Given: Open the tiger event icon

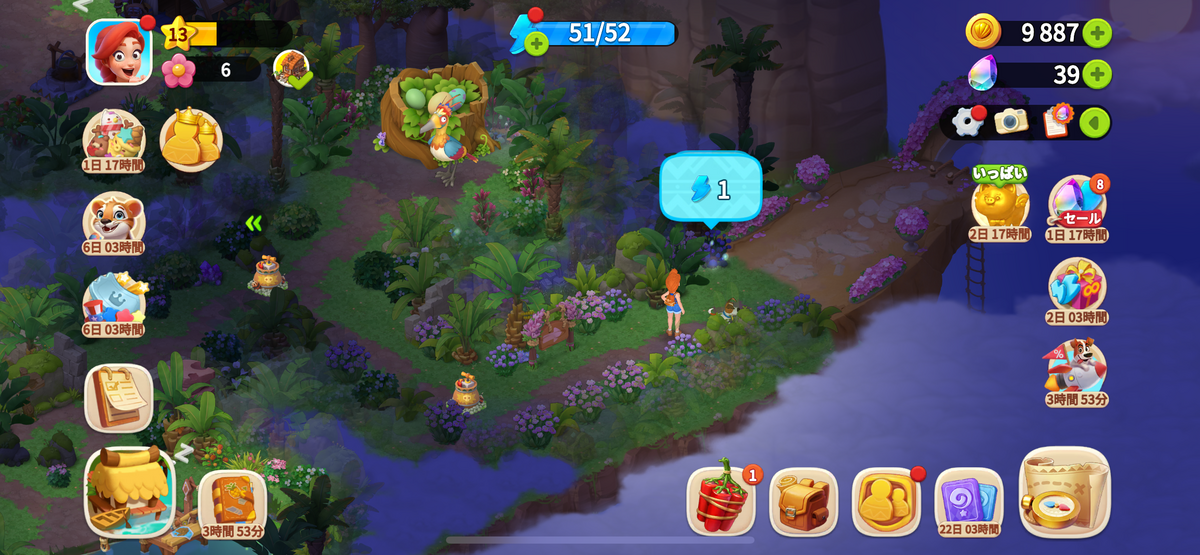Looking at the screenshot, I should tap(113, 220).
